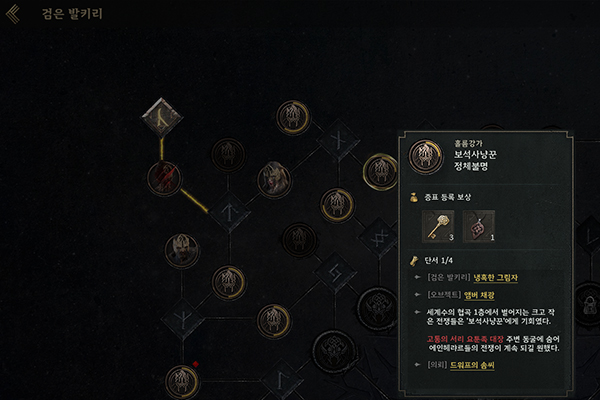Inspect the red charm reward item
The image size is (600, 400).
tap(478, 228)
